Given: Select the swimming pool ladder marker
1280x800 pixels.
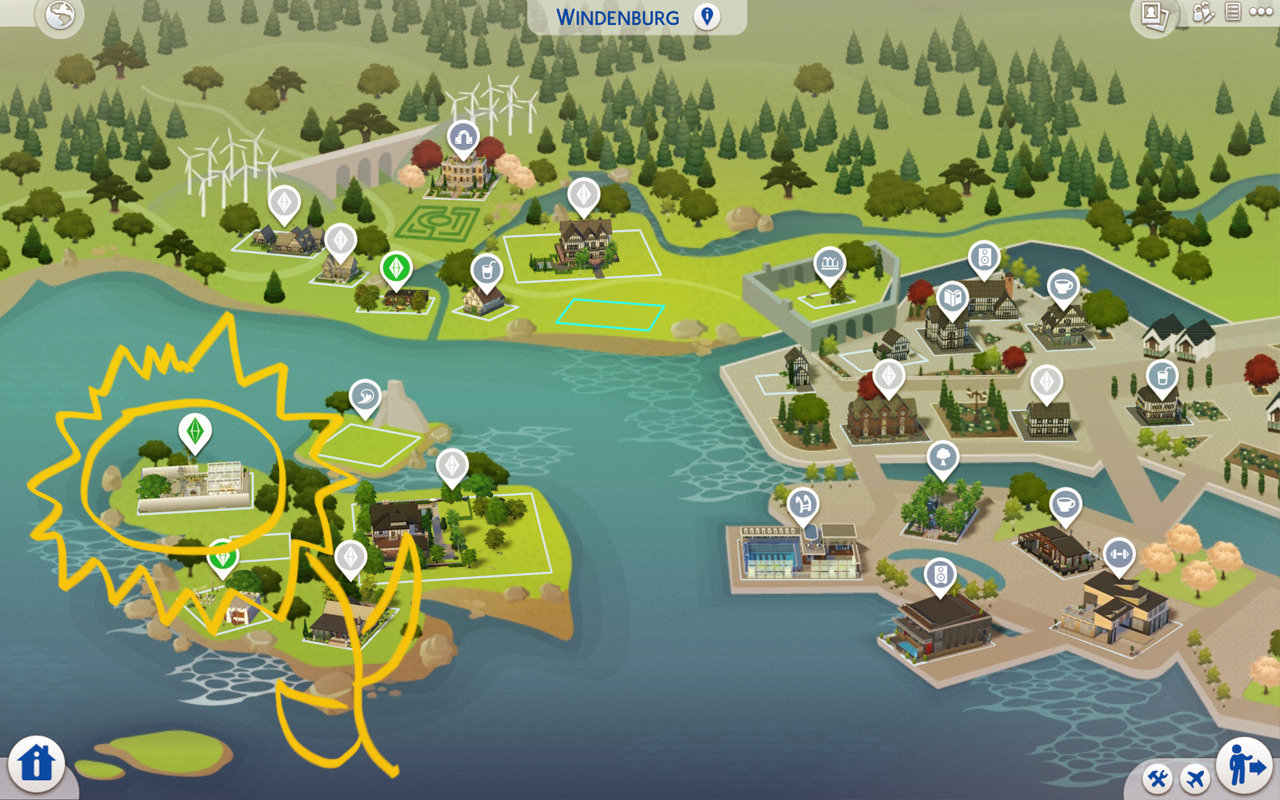Looking at the screenshot, I should click(x=802, y=504).
